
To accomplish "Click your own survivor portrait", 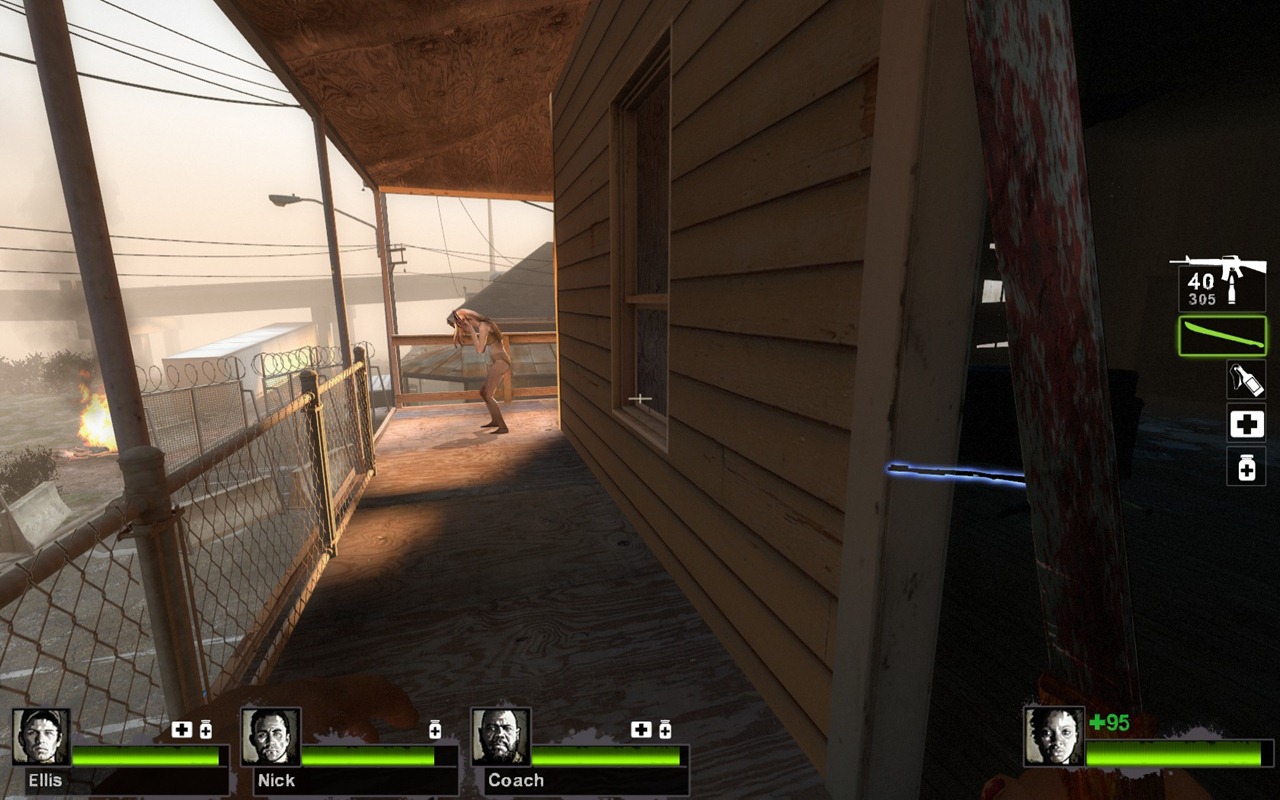I will [1053, 736].
